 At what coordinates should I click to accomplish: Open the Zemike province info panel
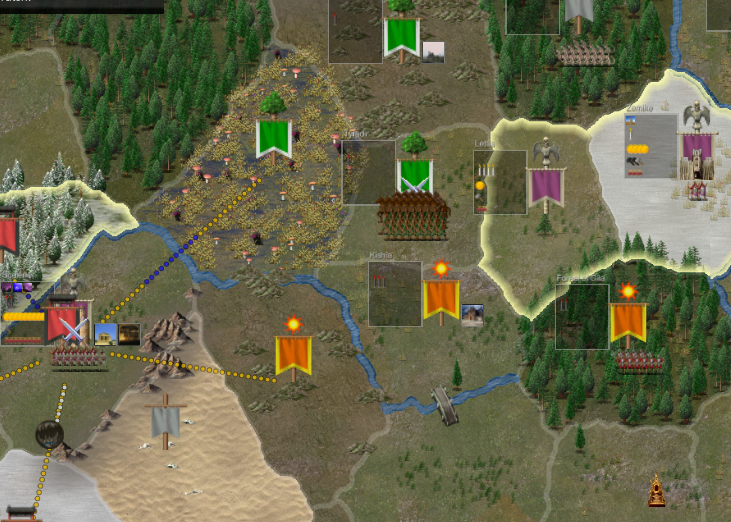[651, 146]
